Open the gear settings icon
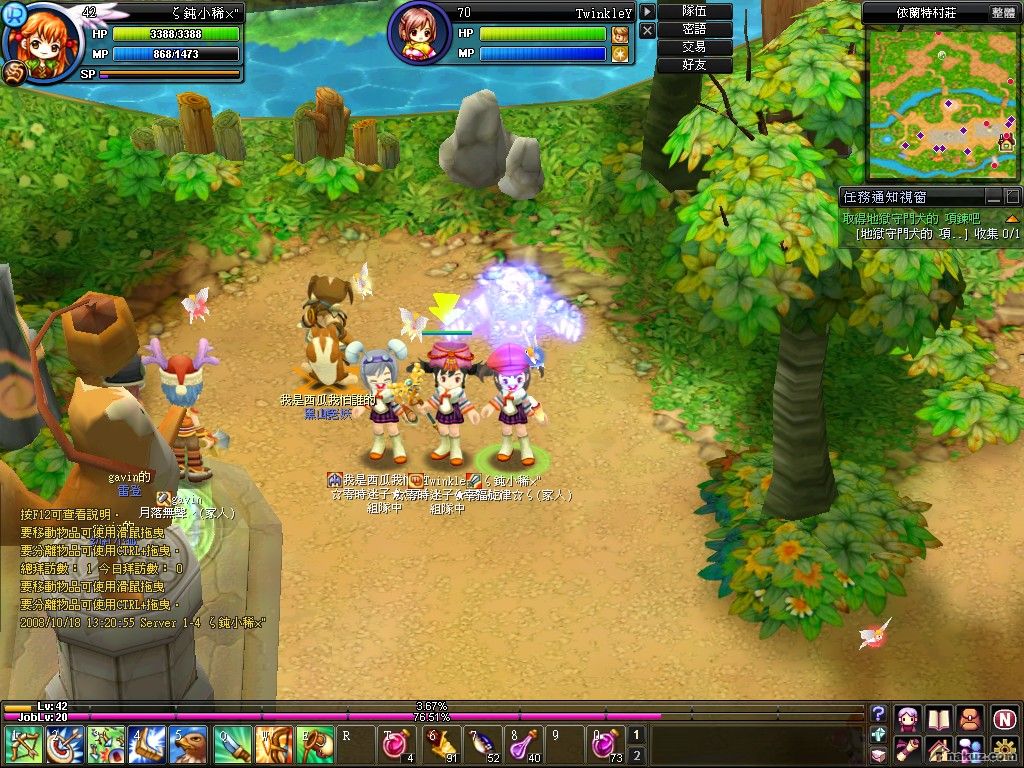This screenshot has height=768, width=1024. pyautogui.click(x=1004, y=749)
